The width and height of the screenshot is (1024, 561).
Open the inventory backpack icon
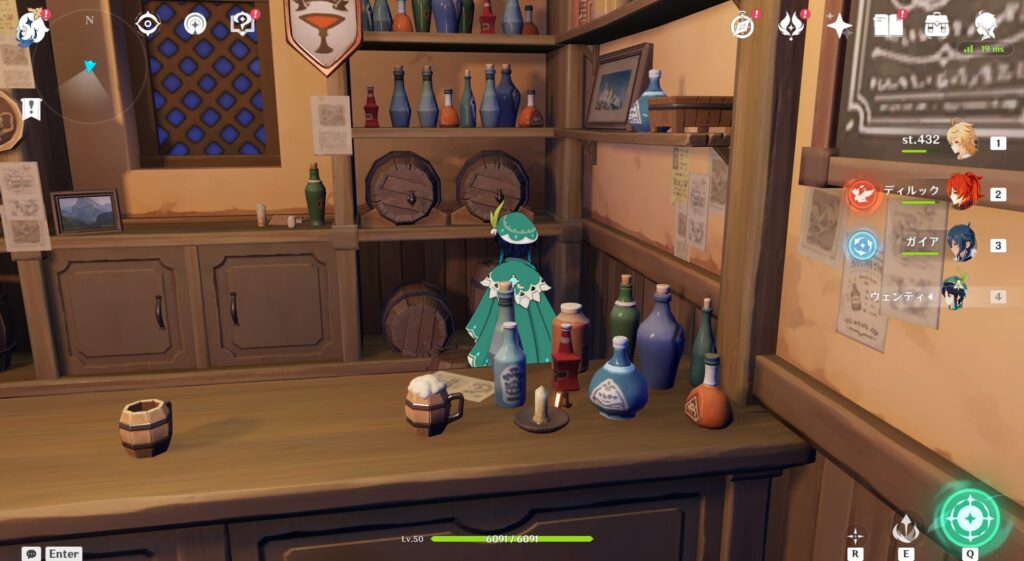937,26
